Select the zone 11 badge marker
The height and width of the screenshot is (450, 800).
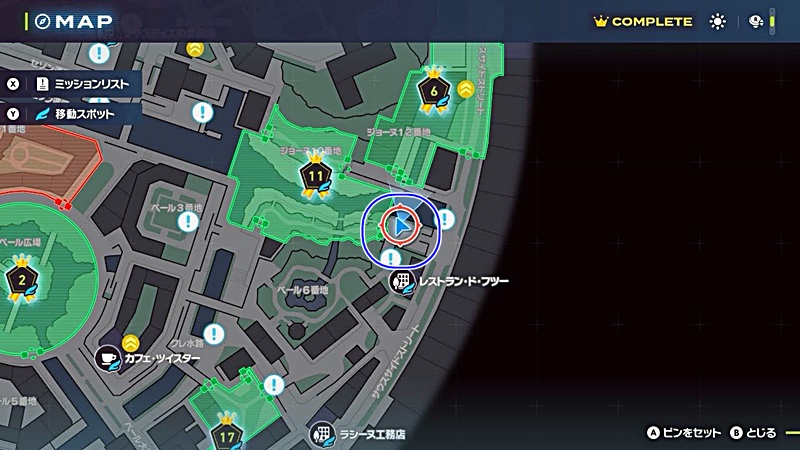315,177
